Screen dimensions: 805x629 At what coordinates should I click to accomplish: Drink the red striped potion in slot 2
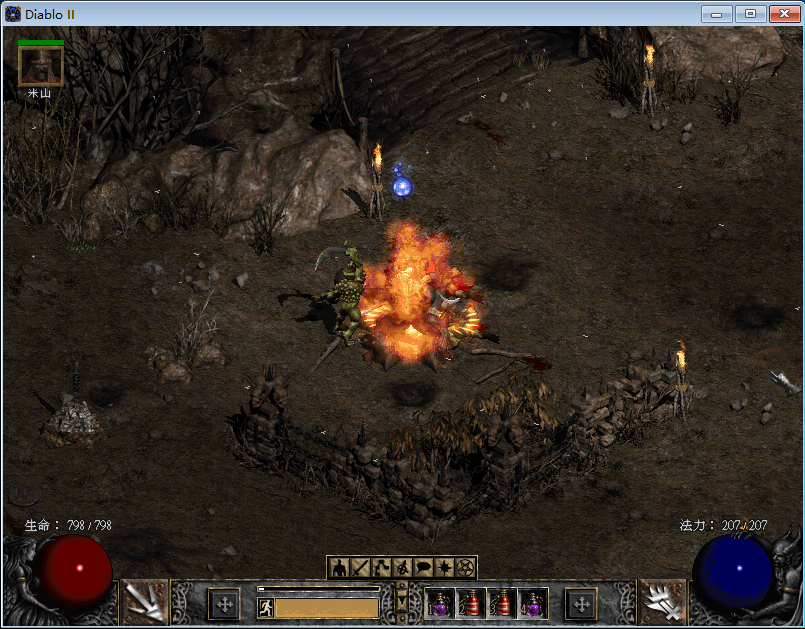(x=472, y=604)
